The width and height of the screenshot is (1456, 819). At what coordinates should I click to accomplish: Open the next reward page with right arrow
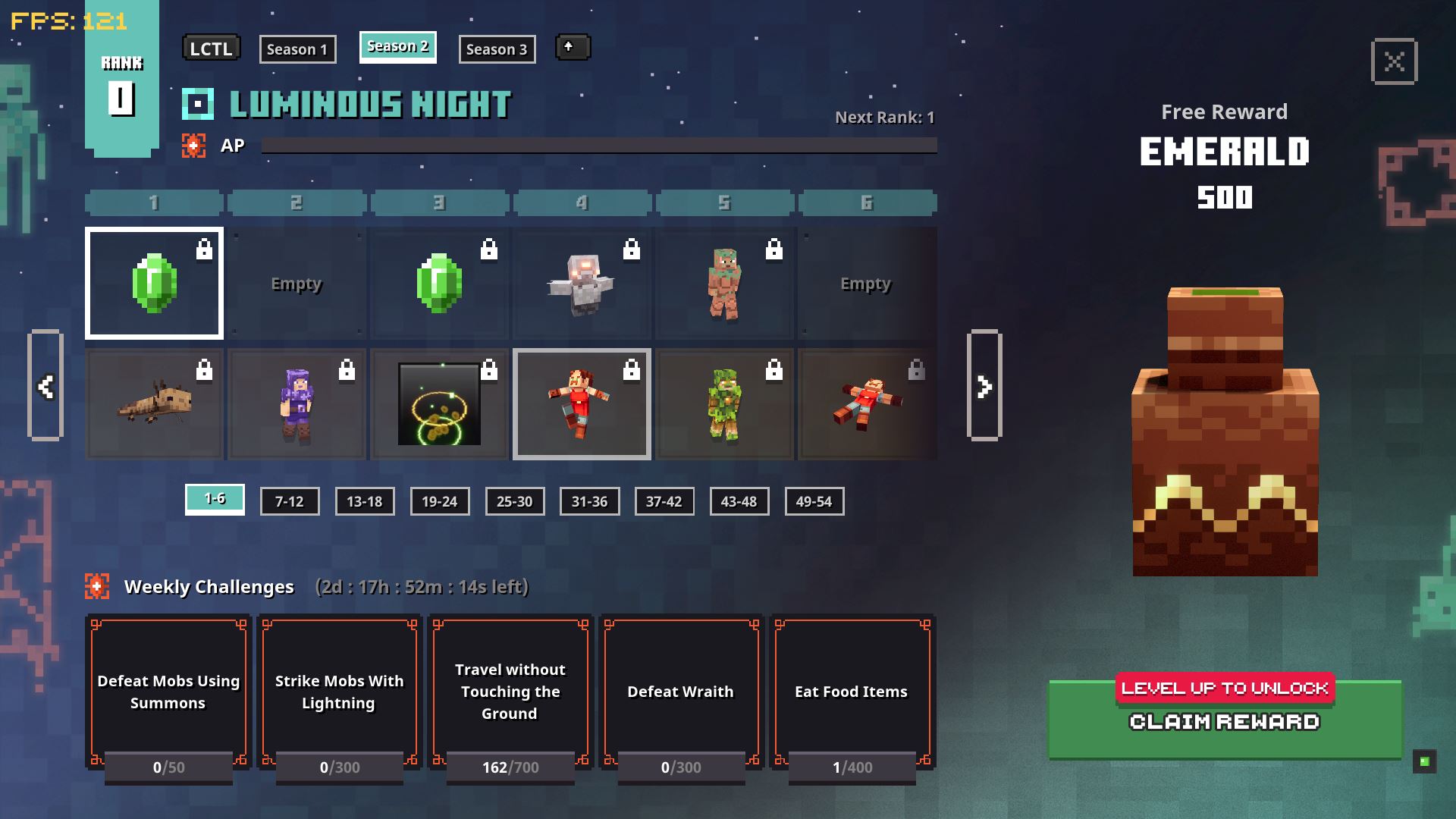984,387
